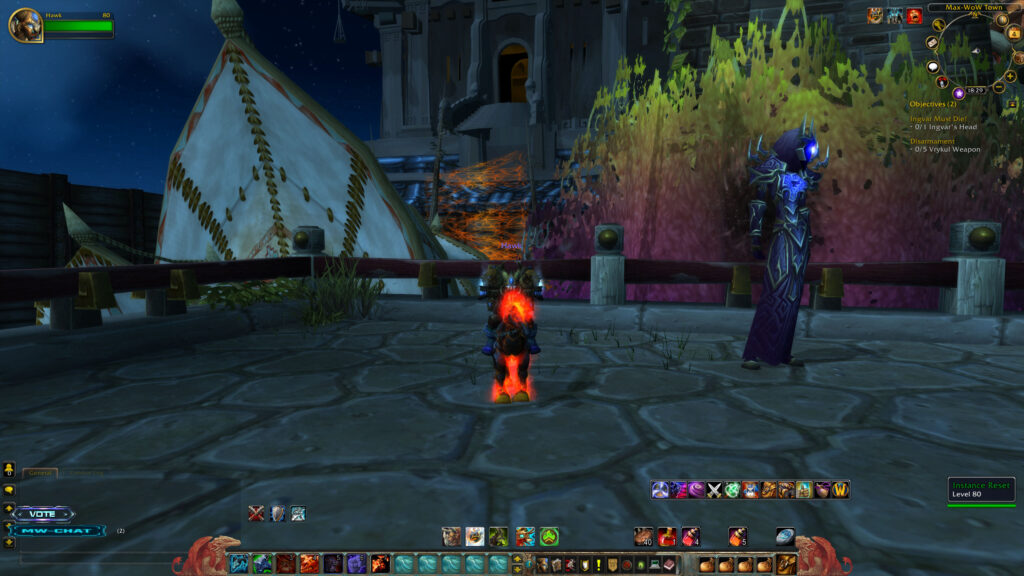Select the Disarmament quest objective

click(x=934, y=141)
